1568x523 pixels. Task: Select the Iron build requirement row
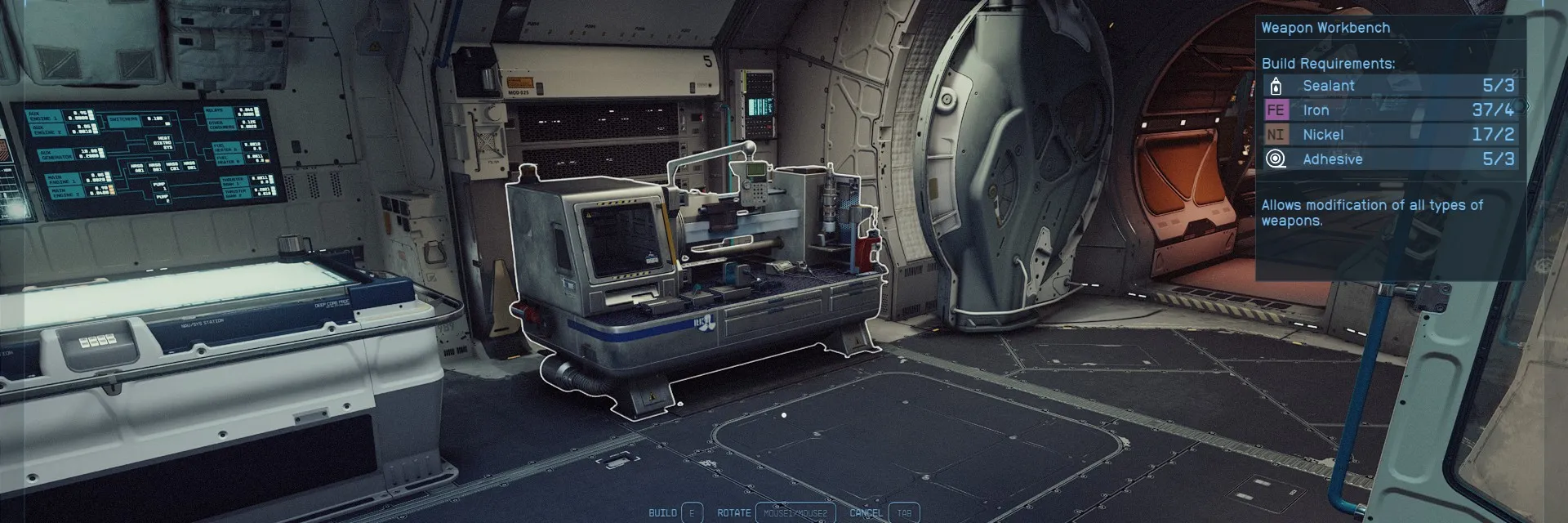click(1388, 110)
